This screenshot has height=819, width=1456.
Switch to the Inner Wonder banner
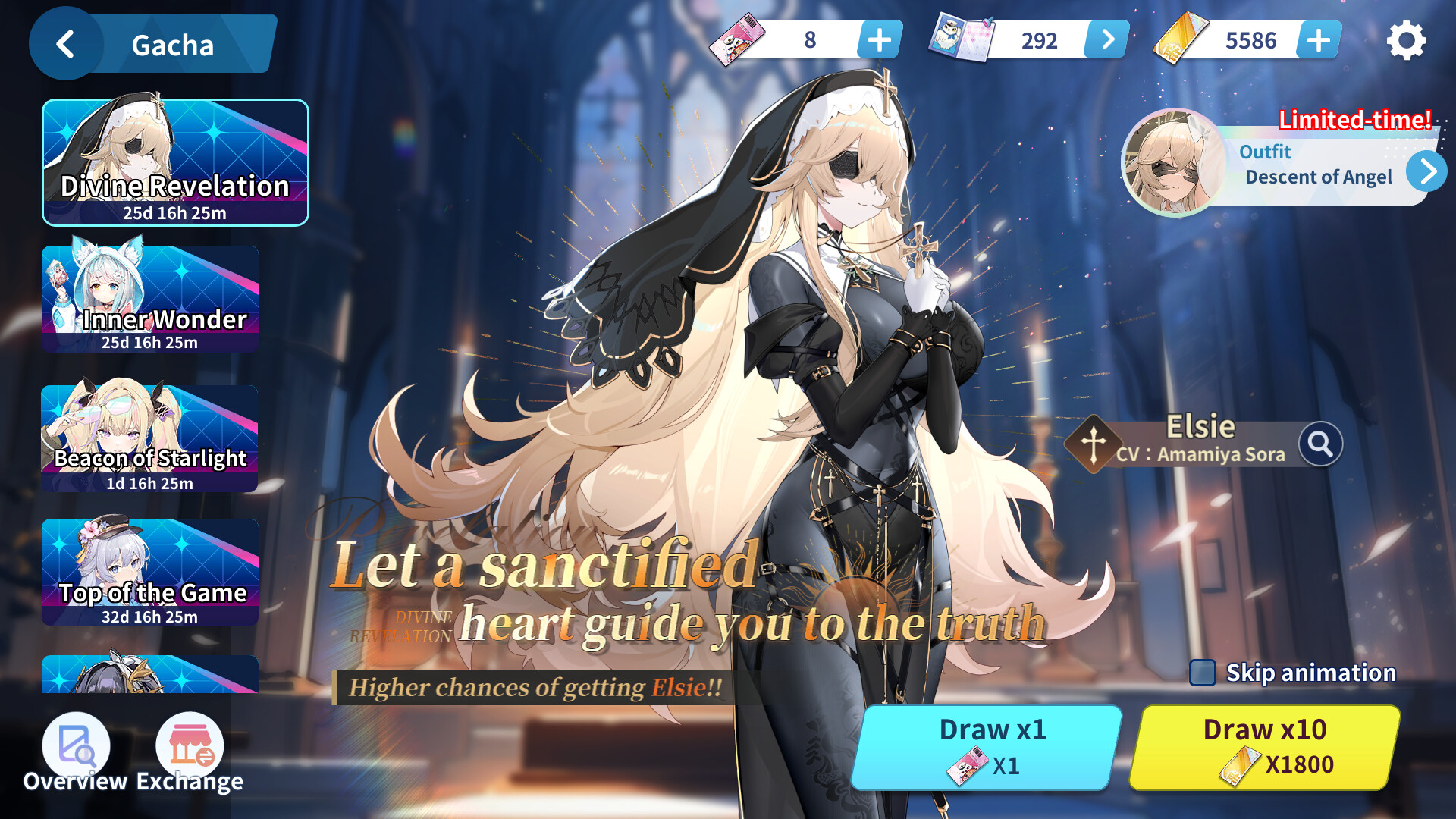click(x=149, y=298)
